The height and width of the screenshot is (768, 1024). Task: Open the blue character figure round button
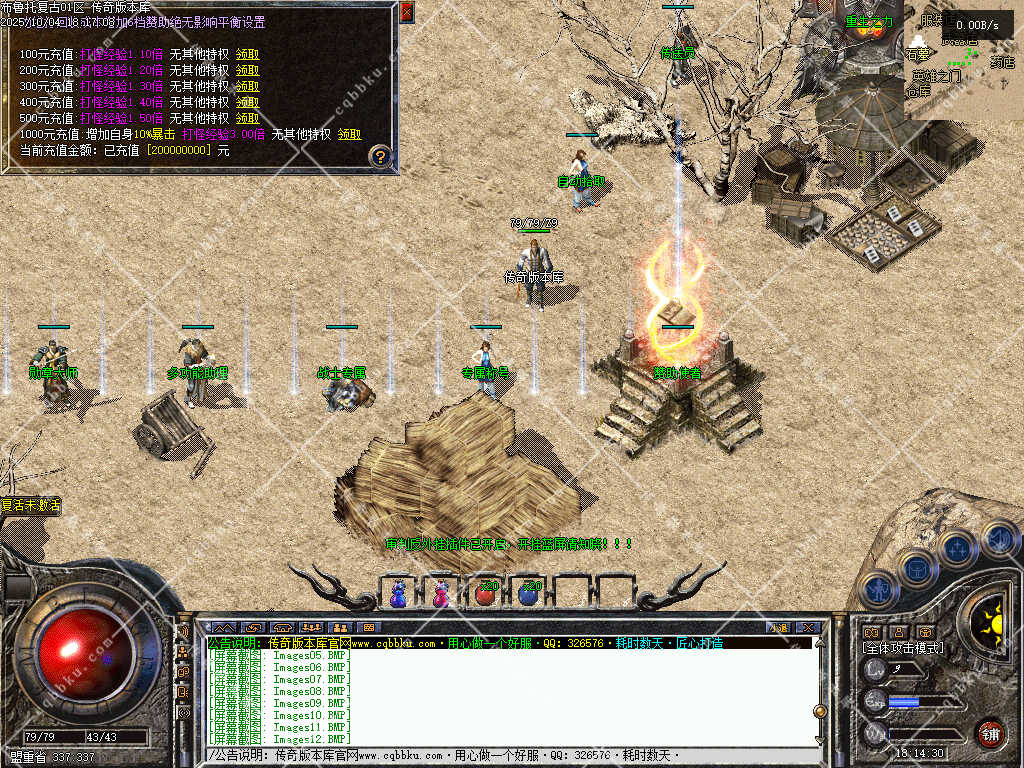[878, 589]
